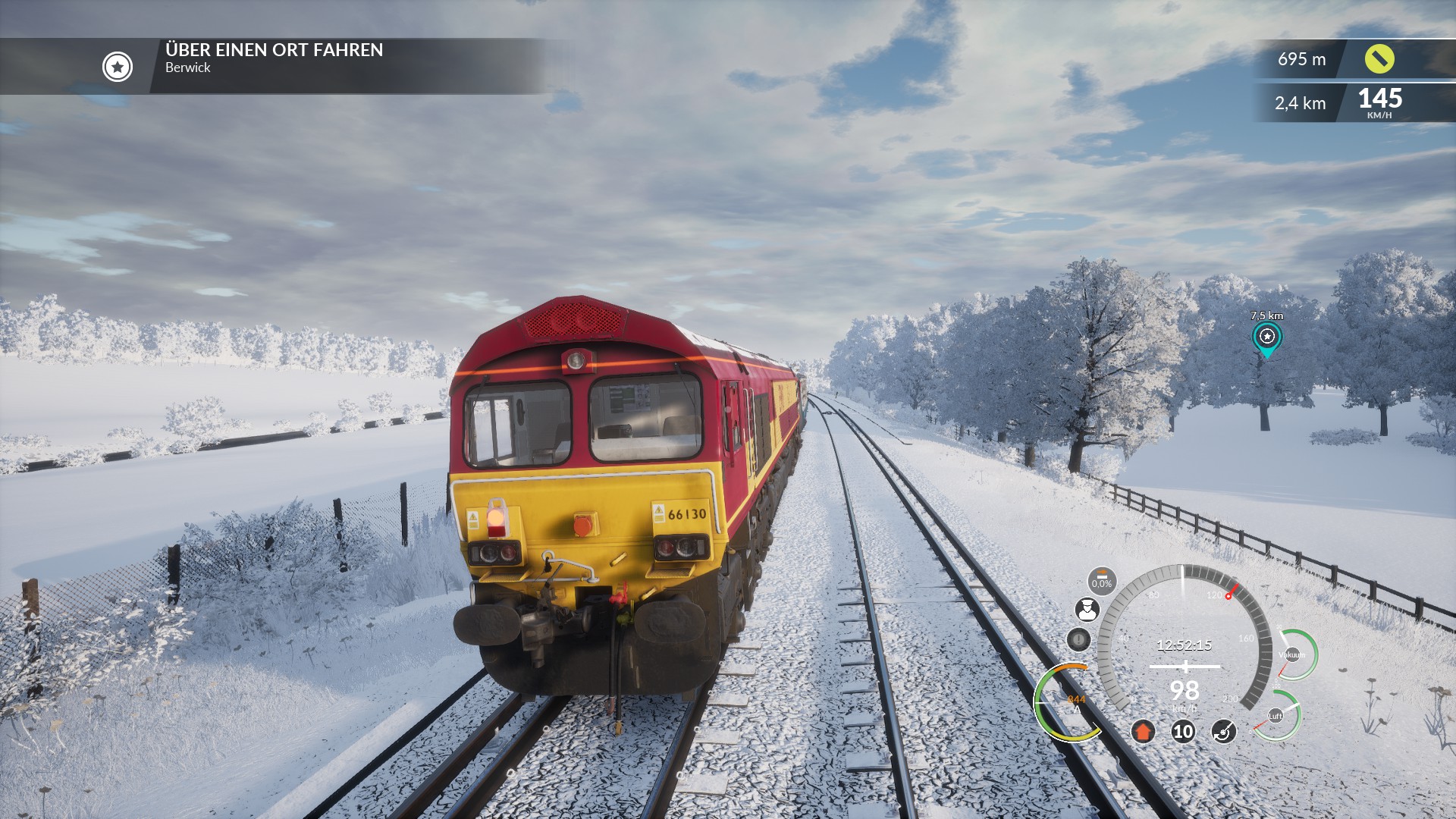Click the star objective icon in the banner
This screenshot has height=819, width=1456.
click(x=118, y=67)
